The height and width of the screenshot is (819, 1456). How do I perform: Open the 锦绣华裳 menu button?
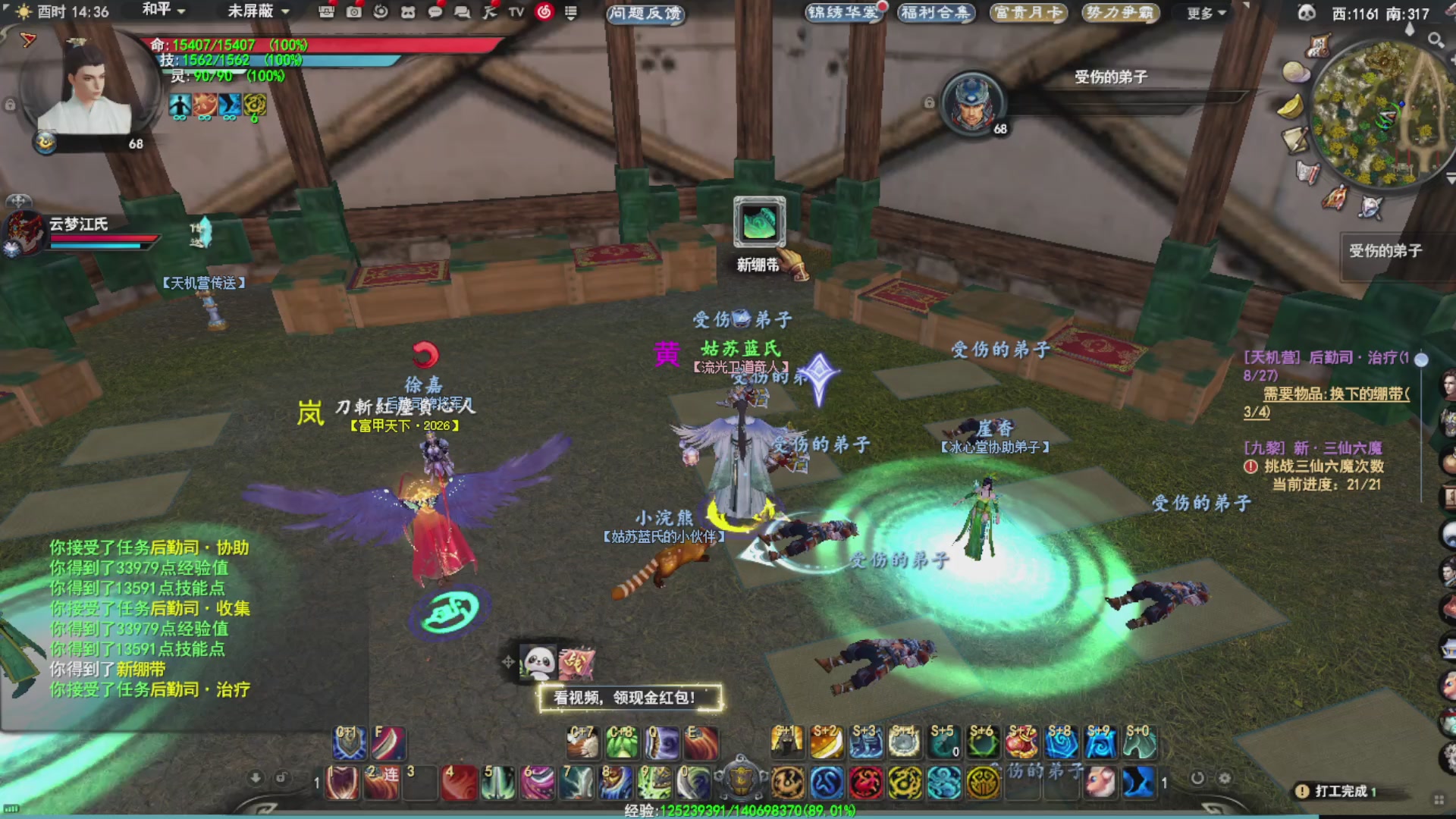842,13
